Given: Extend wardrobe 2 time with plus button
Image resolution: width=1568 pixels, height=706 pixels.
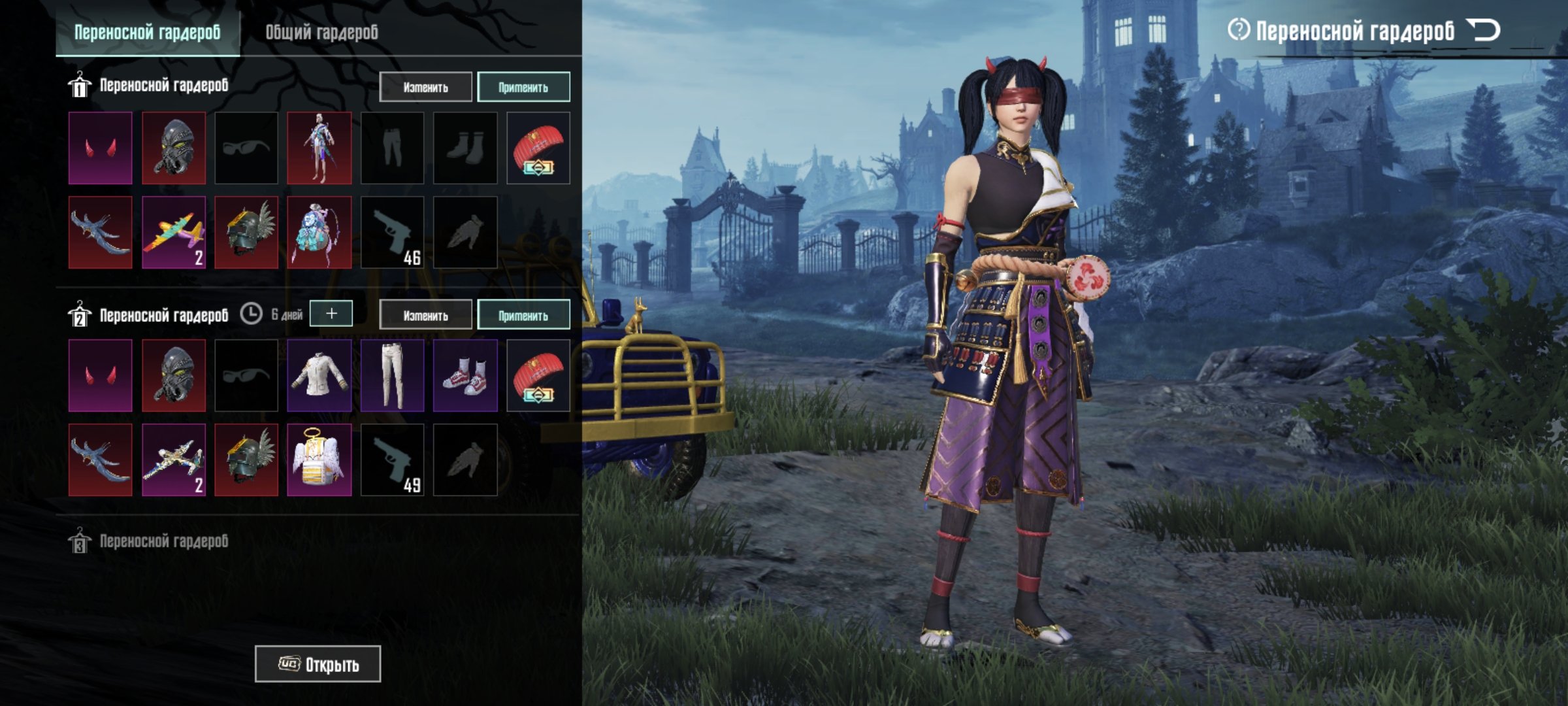Looking at the screenshot, I should [x=331, y=314].
